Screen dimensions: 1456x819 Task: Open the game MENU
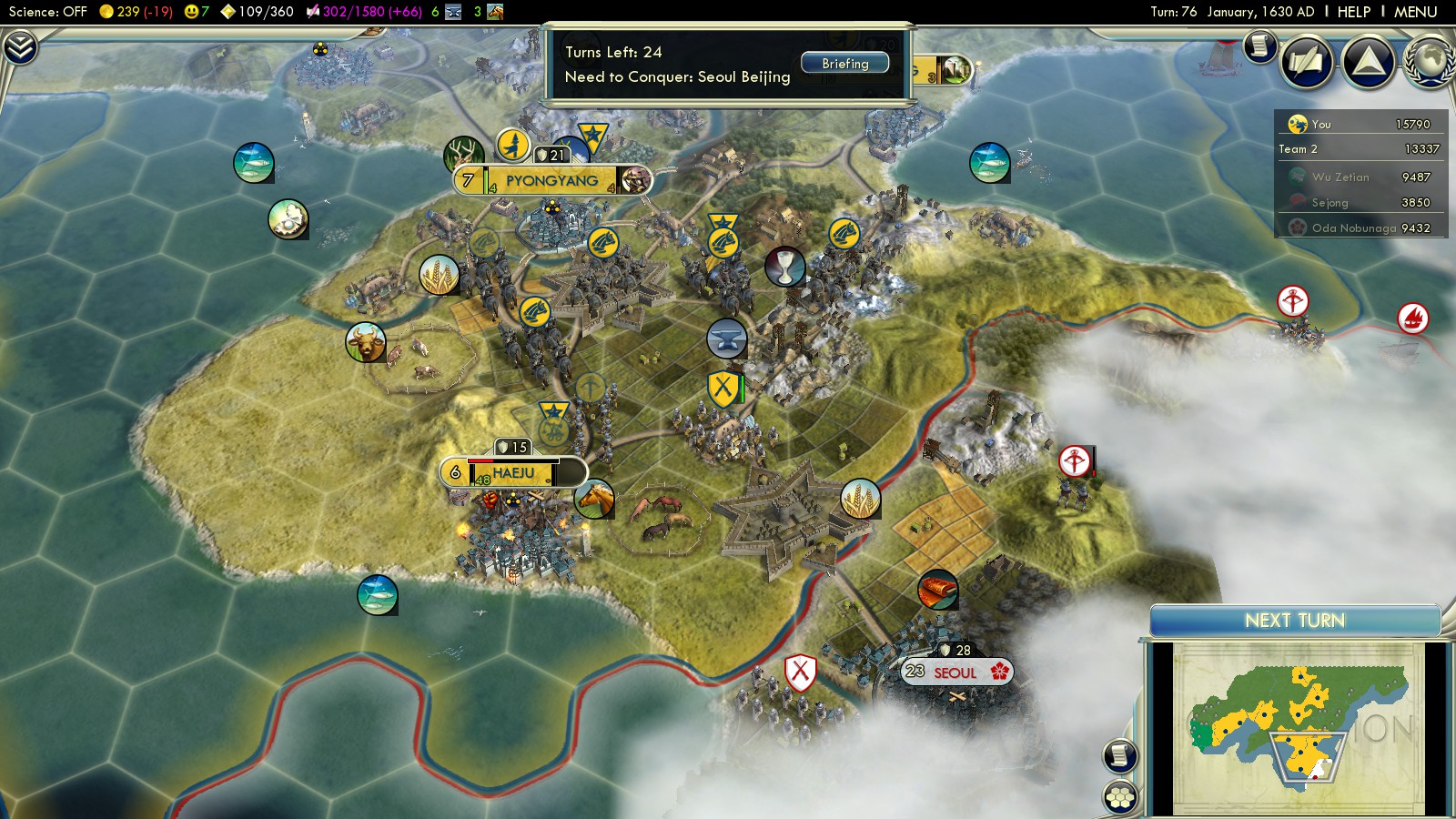point(1415,12)
